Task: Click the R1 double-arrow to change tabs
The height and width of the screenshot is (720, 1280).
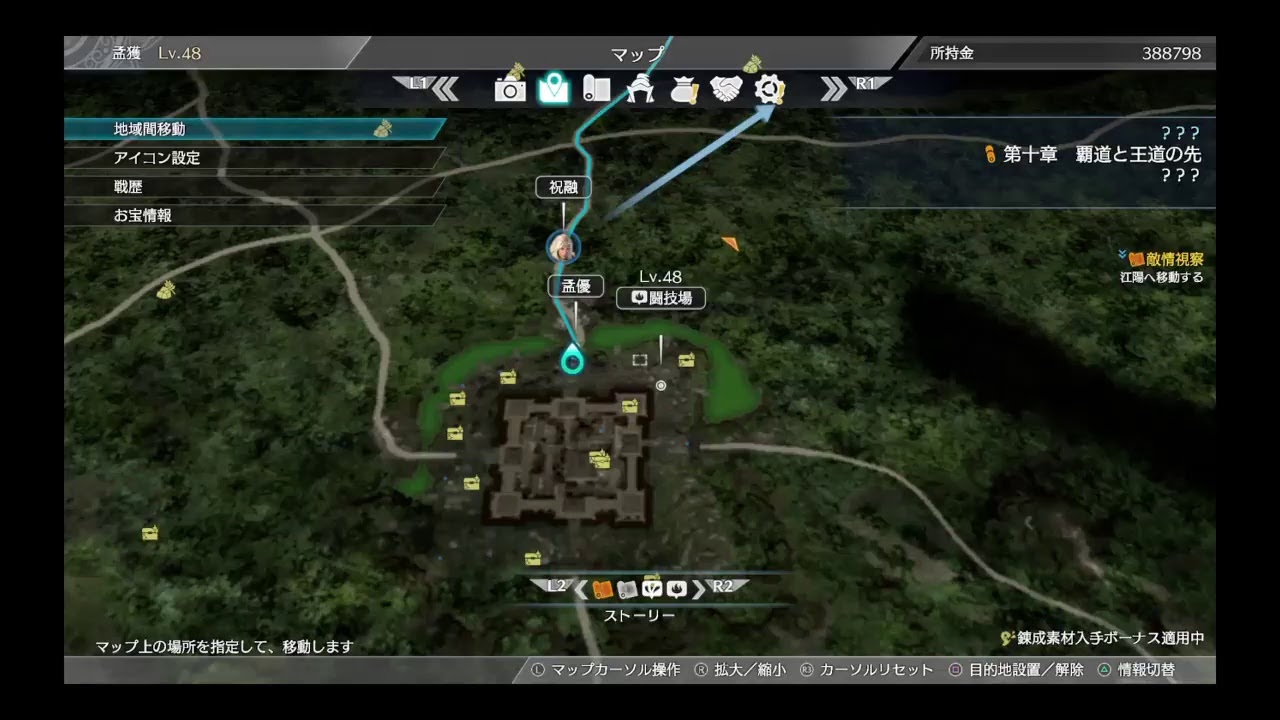Action: 833,89
